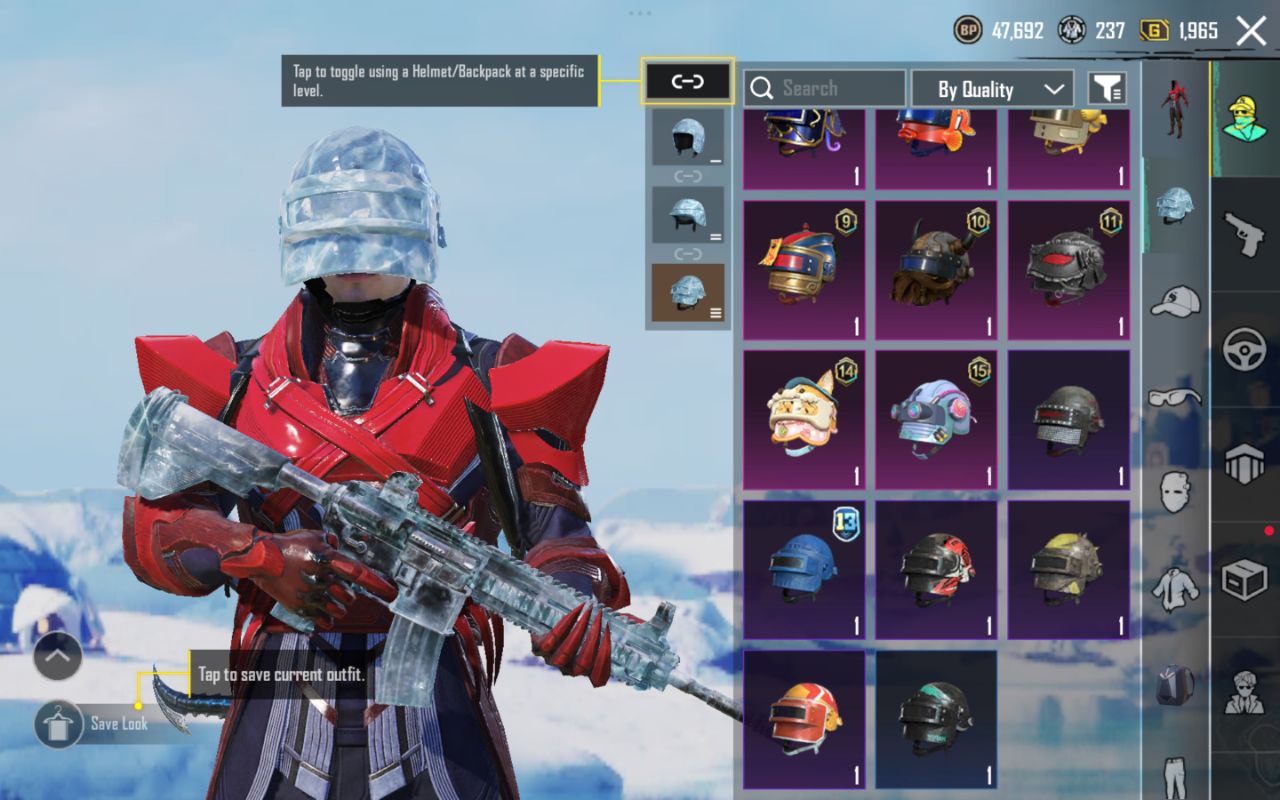
Task: Choose the orange and red helmet skin
Action: tap(804, 720)
